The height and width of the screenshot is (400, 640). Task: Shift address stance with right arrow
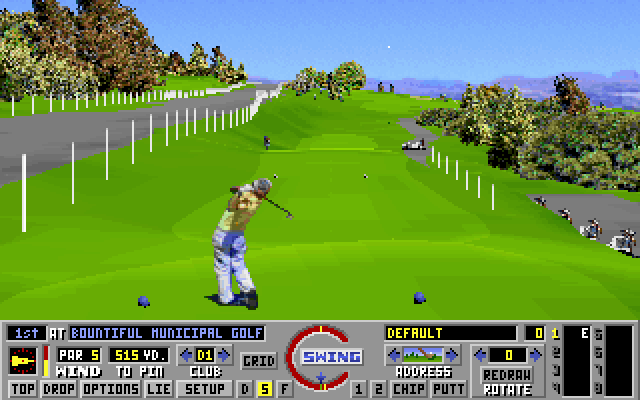pyautogui.click(x=453, y=354)
